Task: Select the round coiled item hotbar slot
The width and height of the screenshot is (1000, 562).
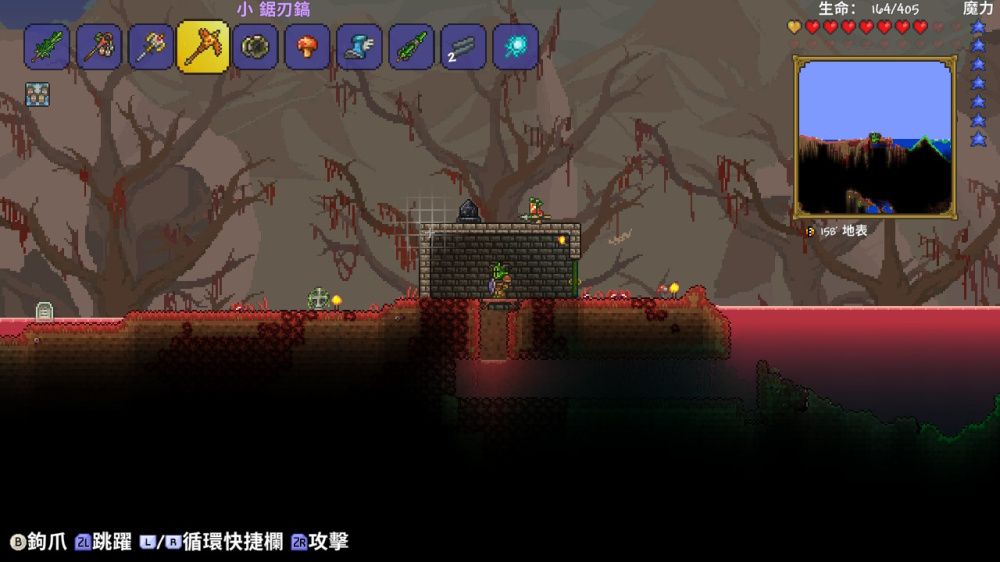Action: point(256,47)
